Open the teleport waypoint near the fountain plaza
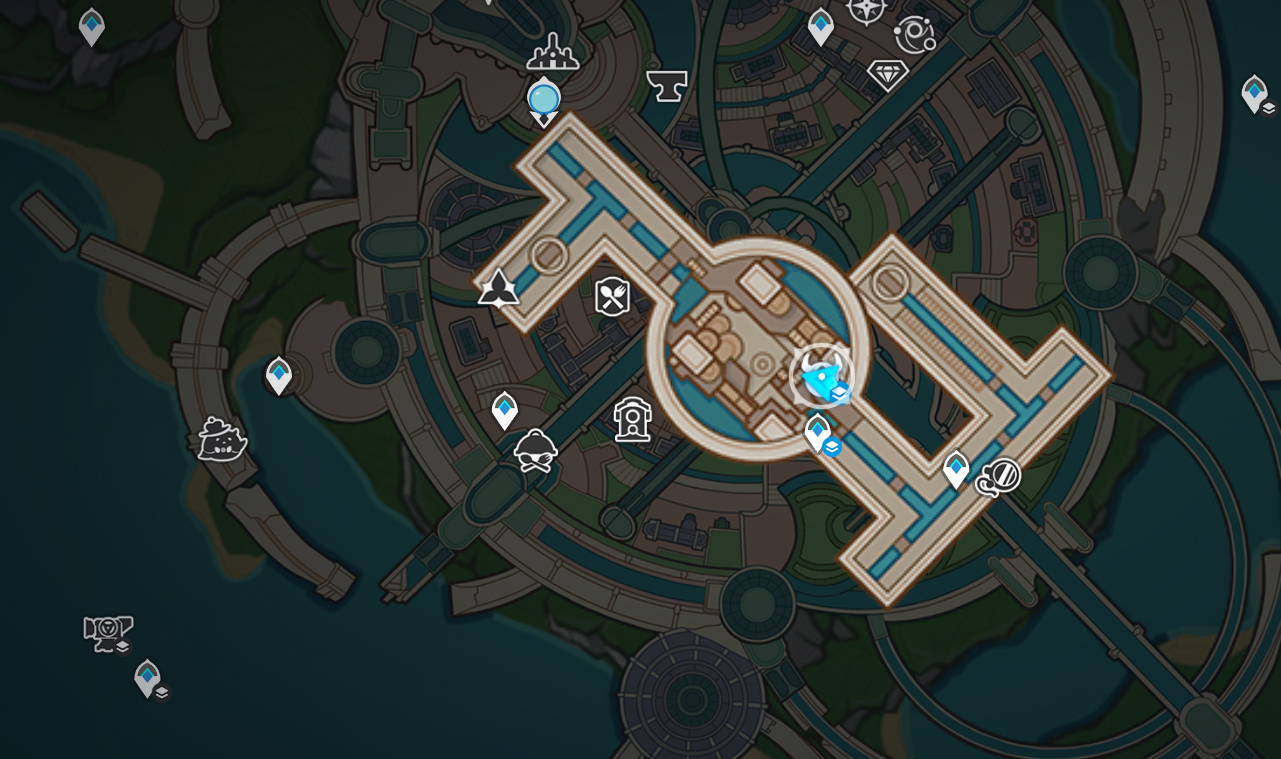 (815, 432)
